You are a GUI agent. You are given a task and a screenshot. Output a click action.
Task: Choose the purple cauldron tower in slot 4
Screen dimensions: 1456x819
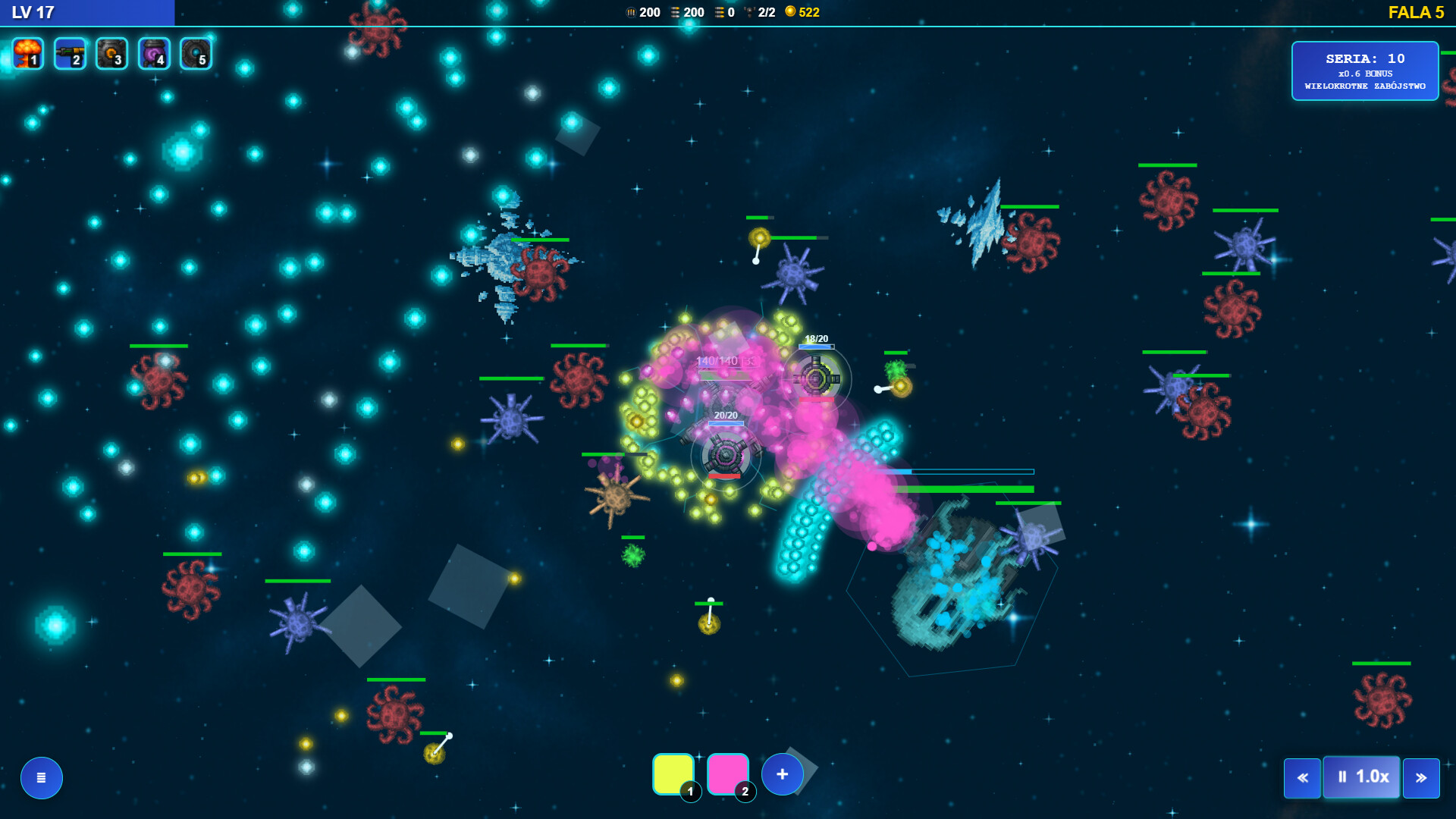(153, 53)
